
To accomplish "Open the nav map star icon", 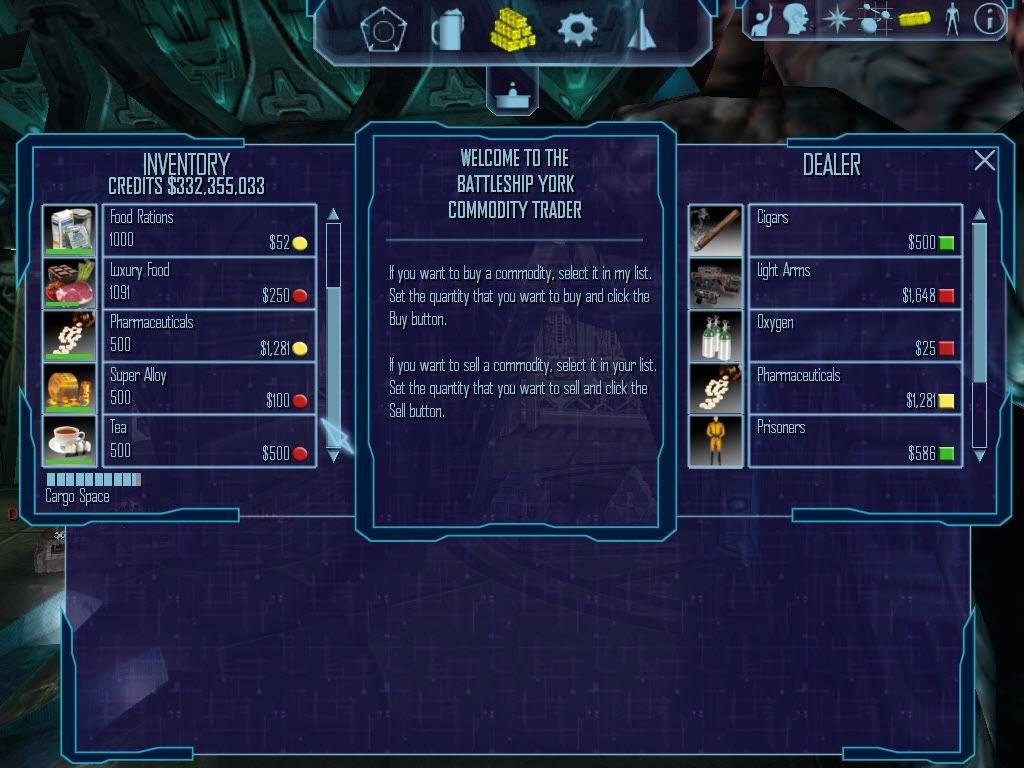I will (834, 19).
